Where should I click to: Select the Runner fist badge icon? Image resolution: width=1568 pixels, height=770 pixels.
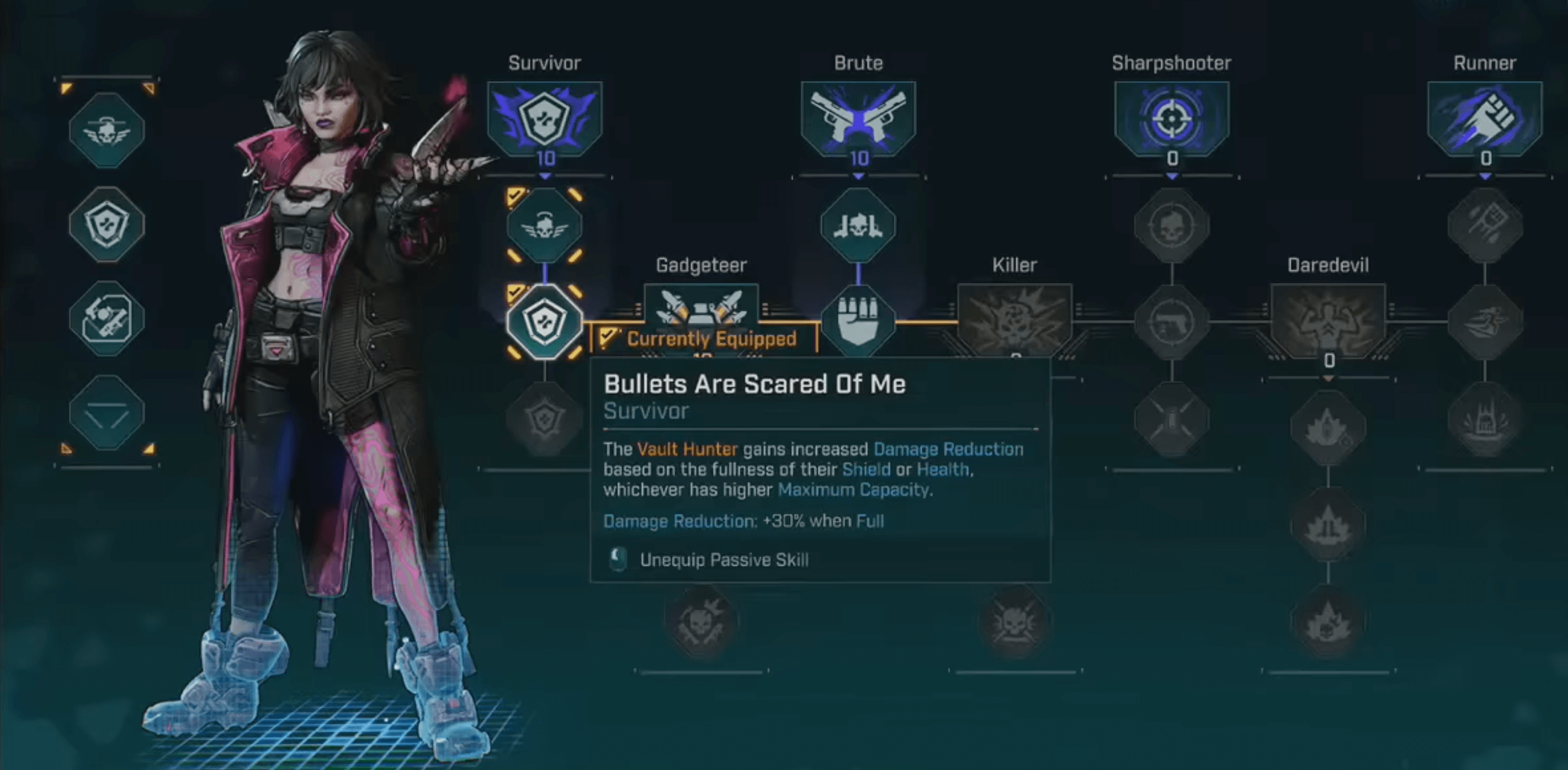(x=1485, y=120)
